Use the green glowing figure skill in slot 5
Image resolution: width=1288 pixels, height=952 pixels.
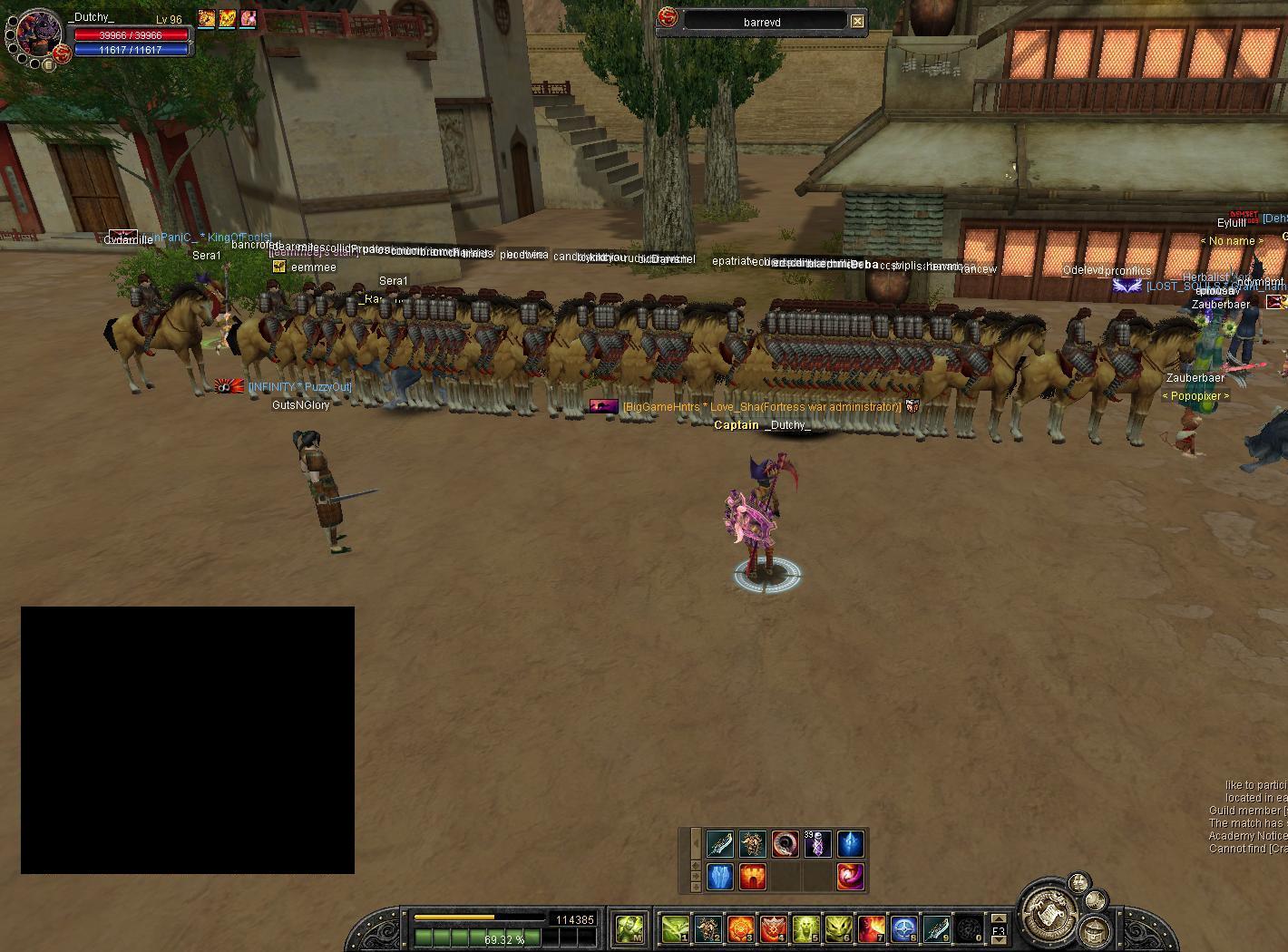tap(805, 928)
